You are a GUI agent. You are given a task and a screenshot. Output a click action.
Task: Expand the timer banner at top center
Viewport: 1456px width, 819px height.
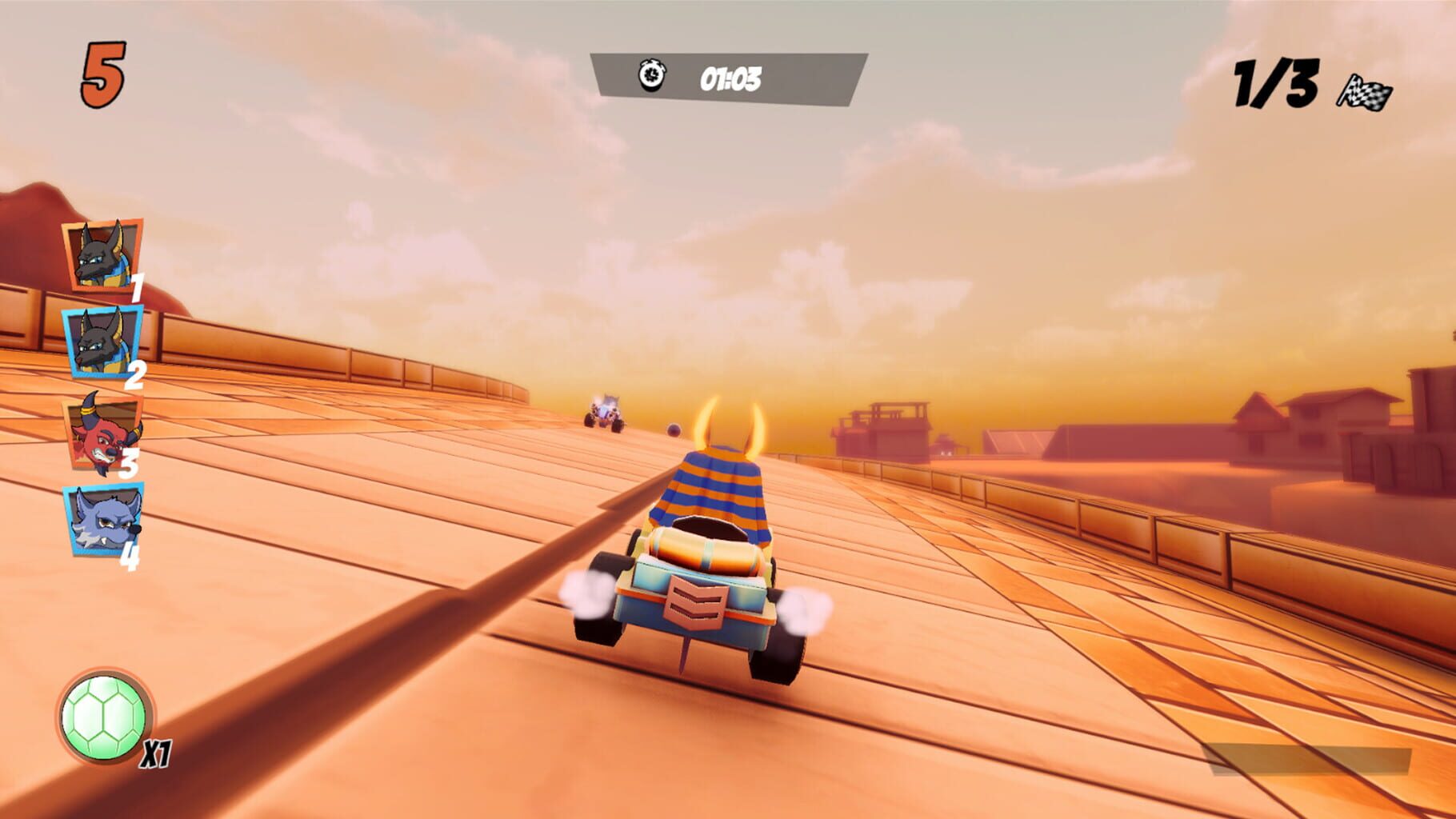[728, 75]
